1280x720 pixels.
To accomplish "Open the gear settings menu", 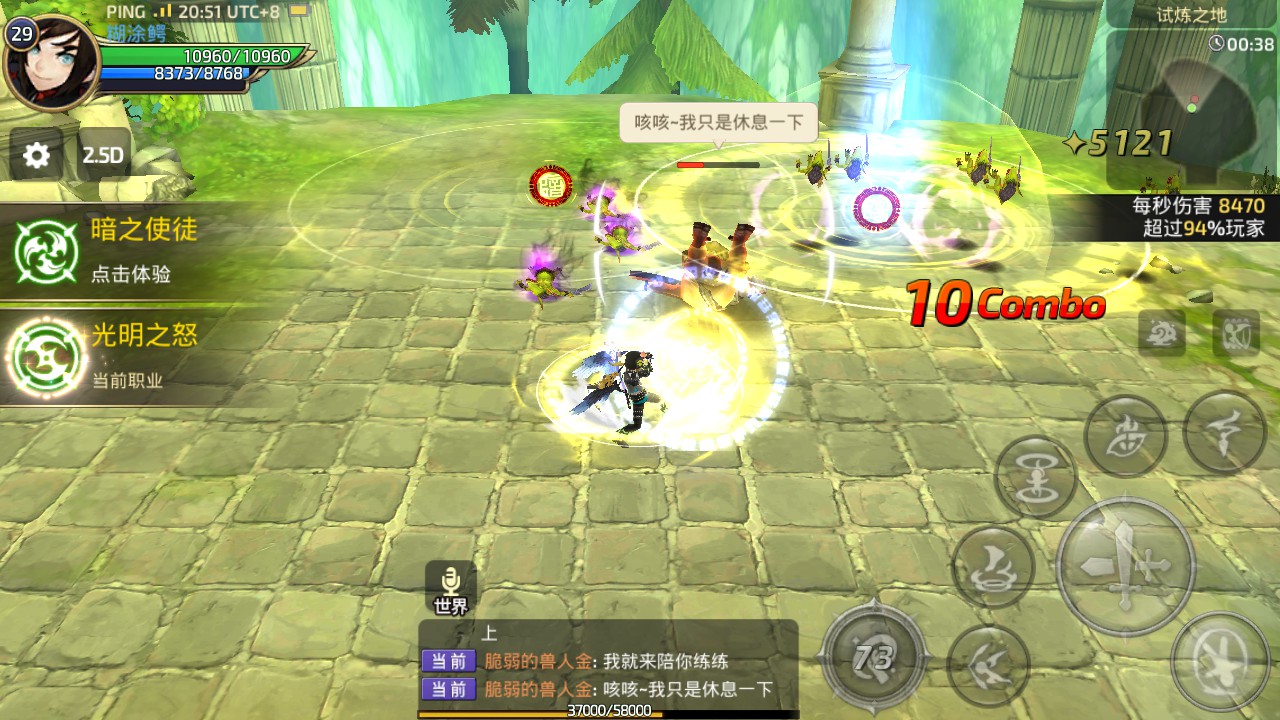I will (37, 155).
